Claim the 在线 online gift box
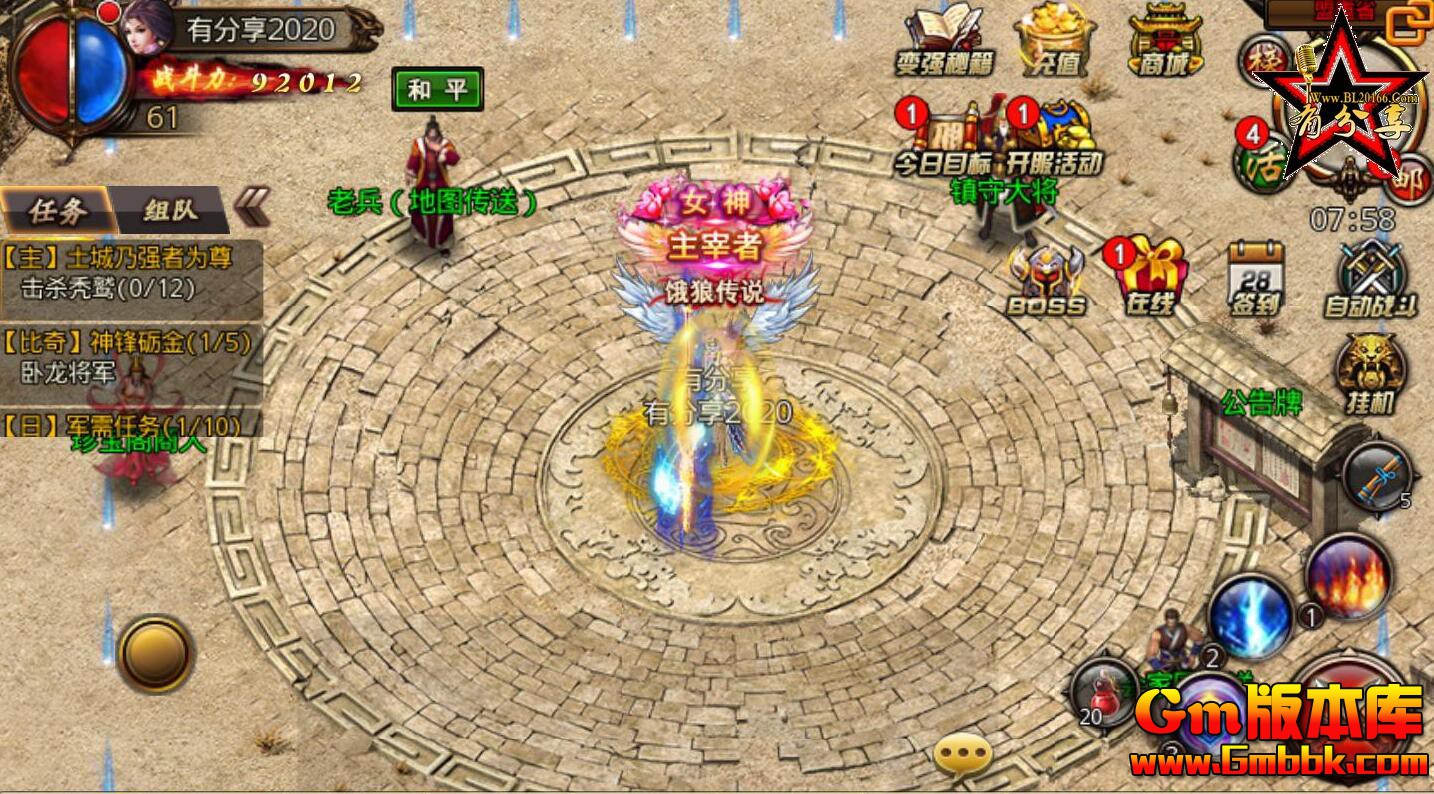Viewport: 1434px width, 794px height. tap(1150, 278)
